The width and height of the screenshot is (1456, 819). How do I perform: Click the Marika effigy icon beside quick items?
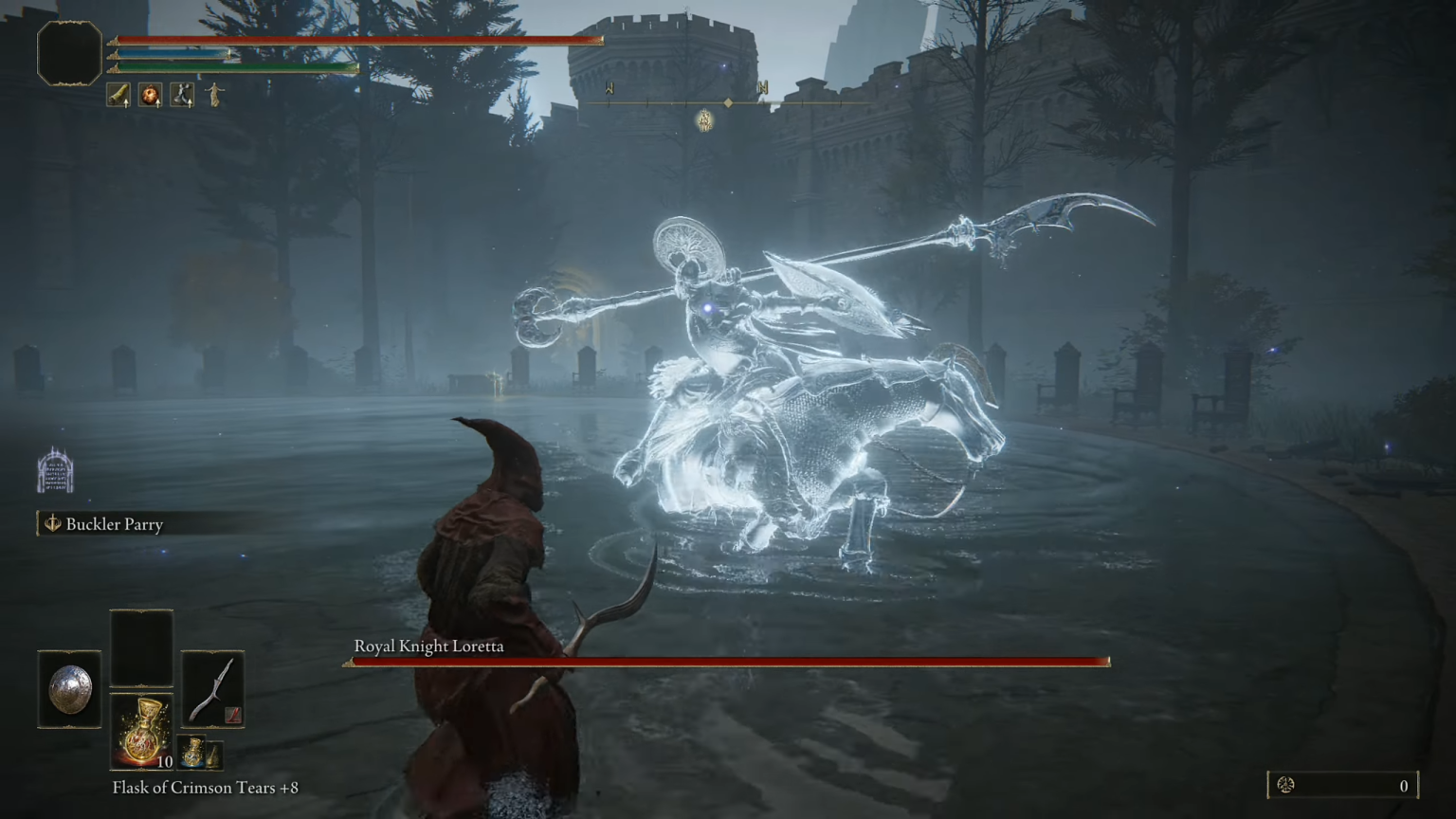(x=214, y=96)
